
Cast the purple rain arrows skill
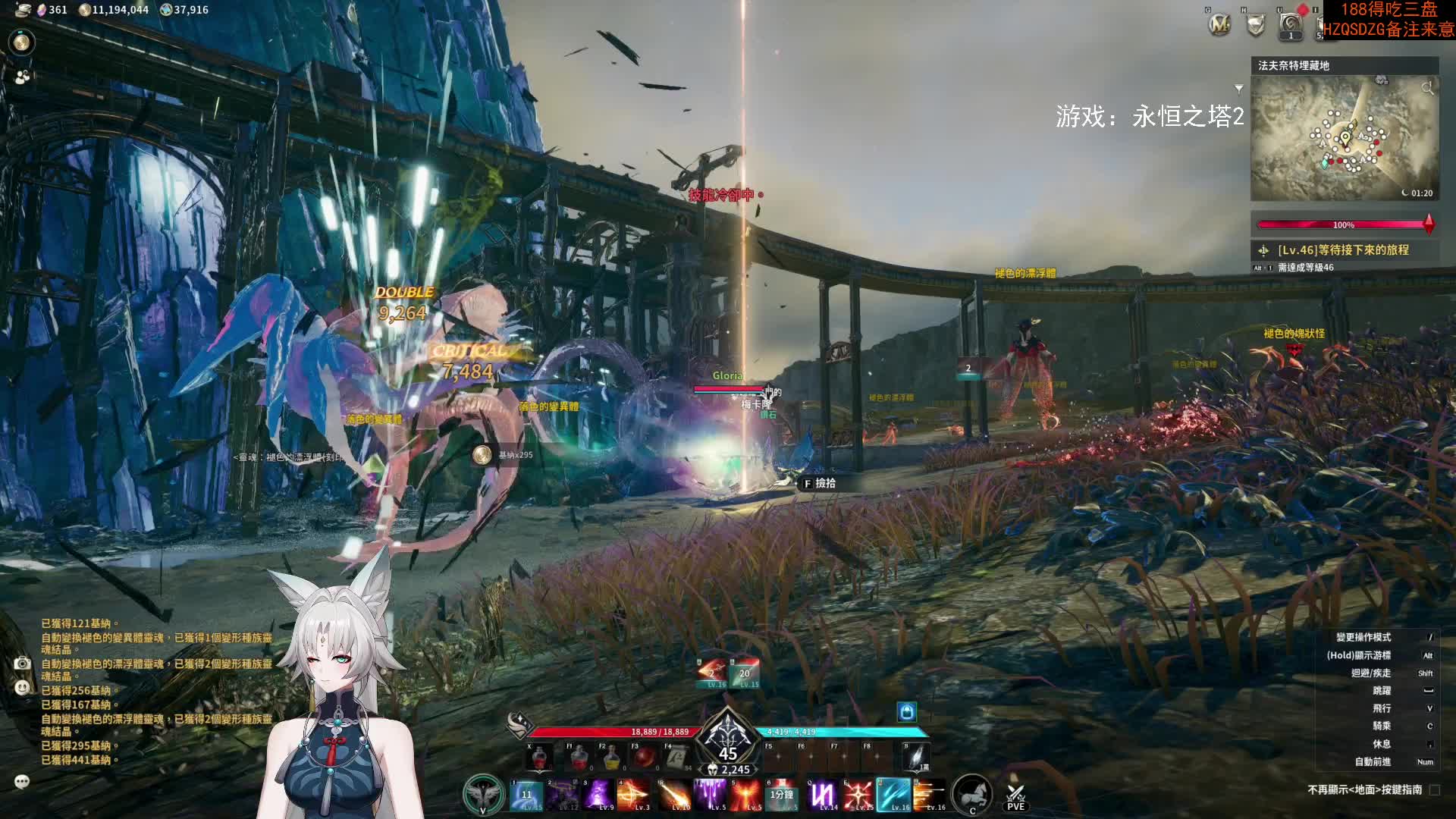point(711,795)
